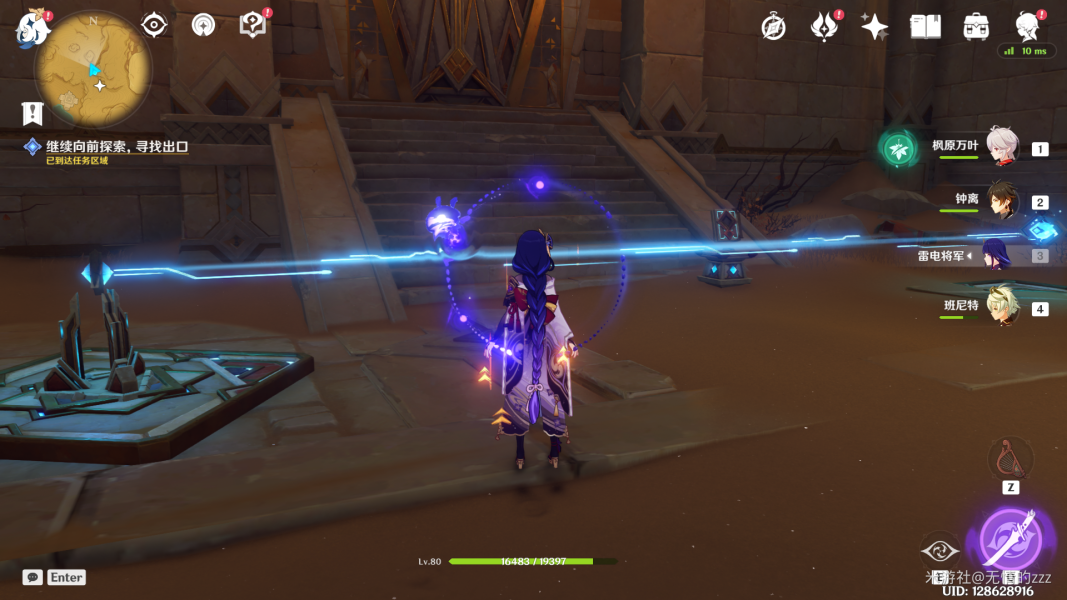
Task: Open the winged battle pass icon
Action: (824, 27)
